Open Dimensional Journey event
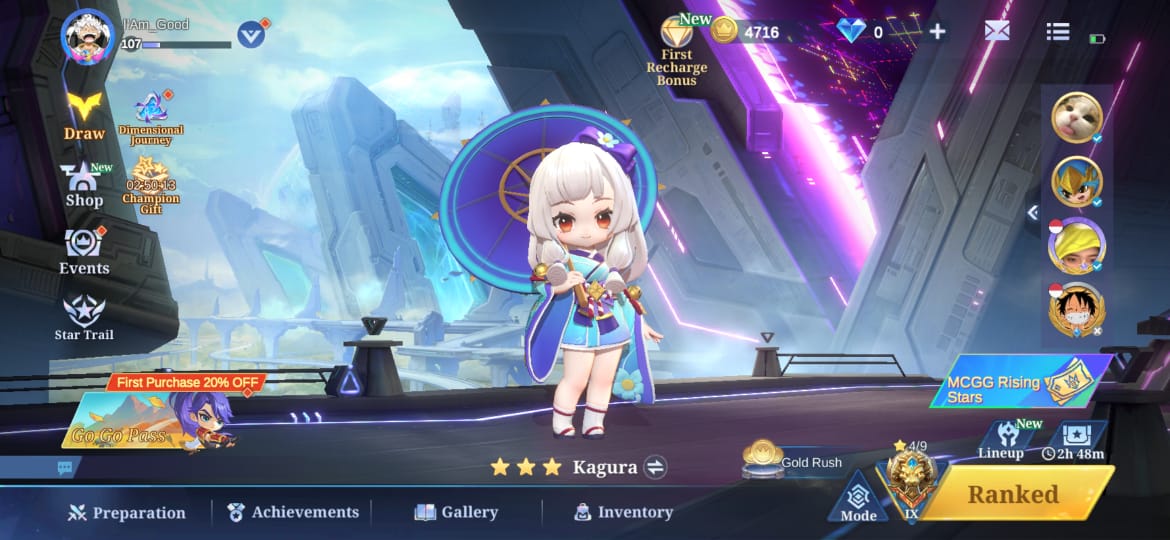The image size is (1170, 540). [x=151, y=118]
